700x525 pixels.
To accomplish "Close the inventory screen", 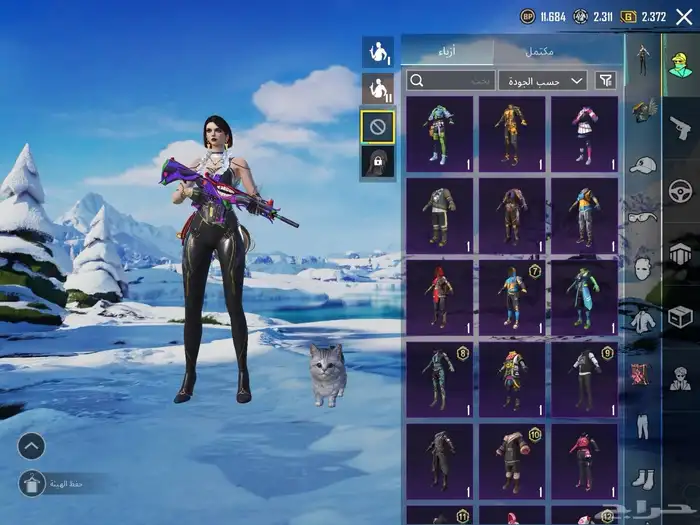I will click(684, 16).
